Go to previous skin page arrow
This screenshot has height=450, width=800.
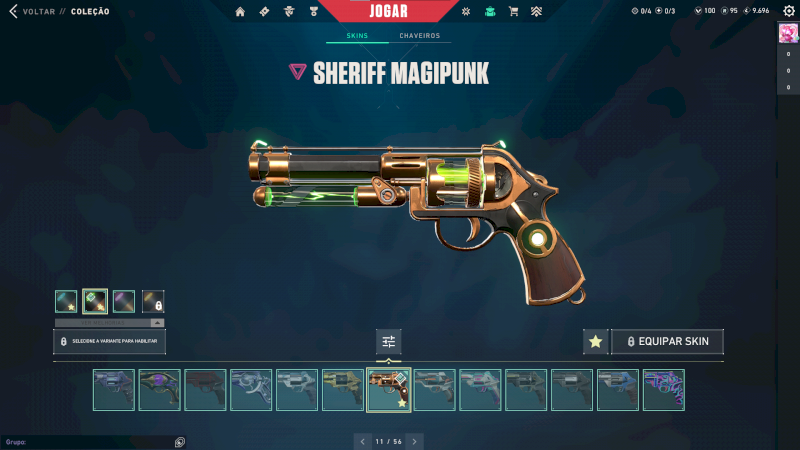[362, 441]
